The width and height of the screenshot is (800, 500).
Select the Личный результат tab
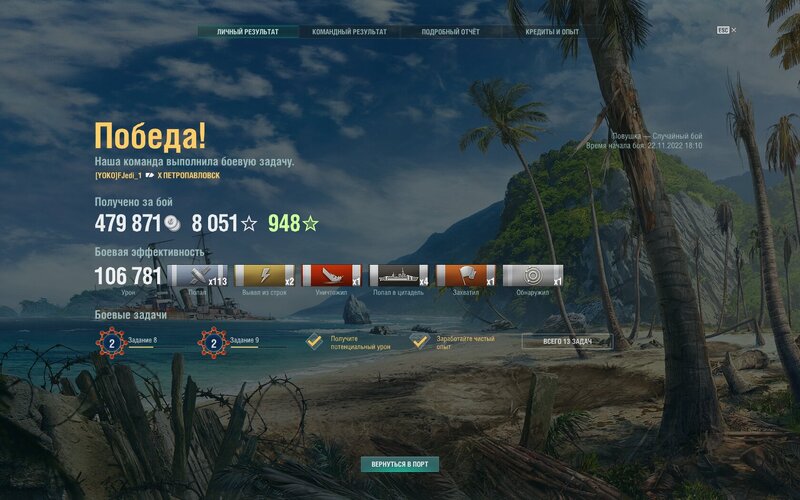pos(247,32)
